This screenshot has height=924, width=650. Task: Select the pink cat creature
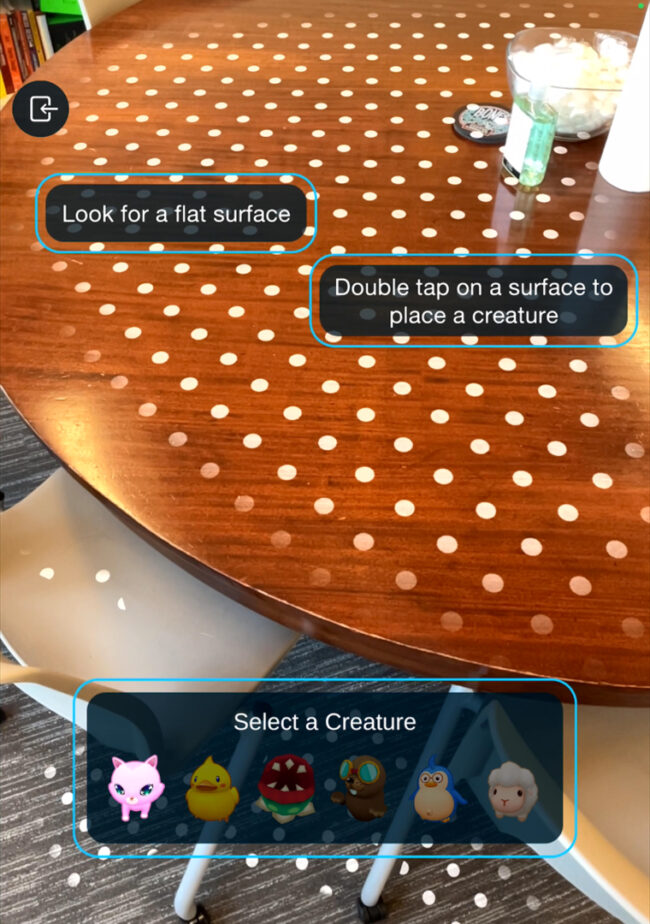coord(135,789)
